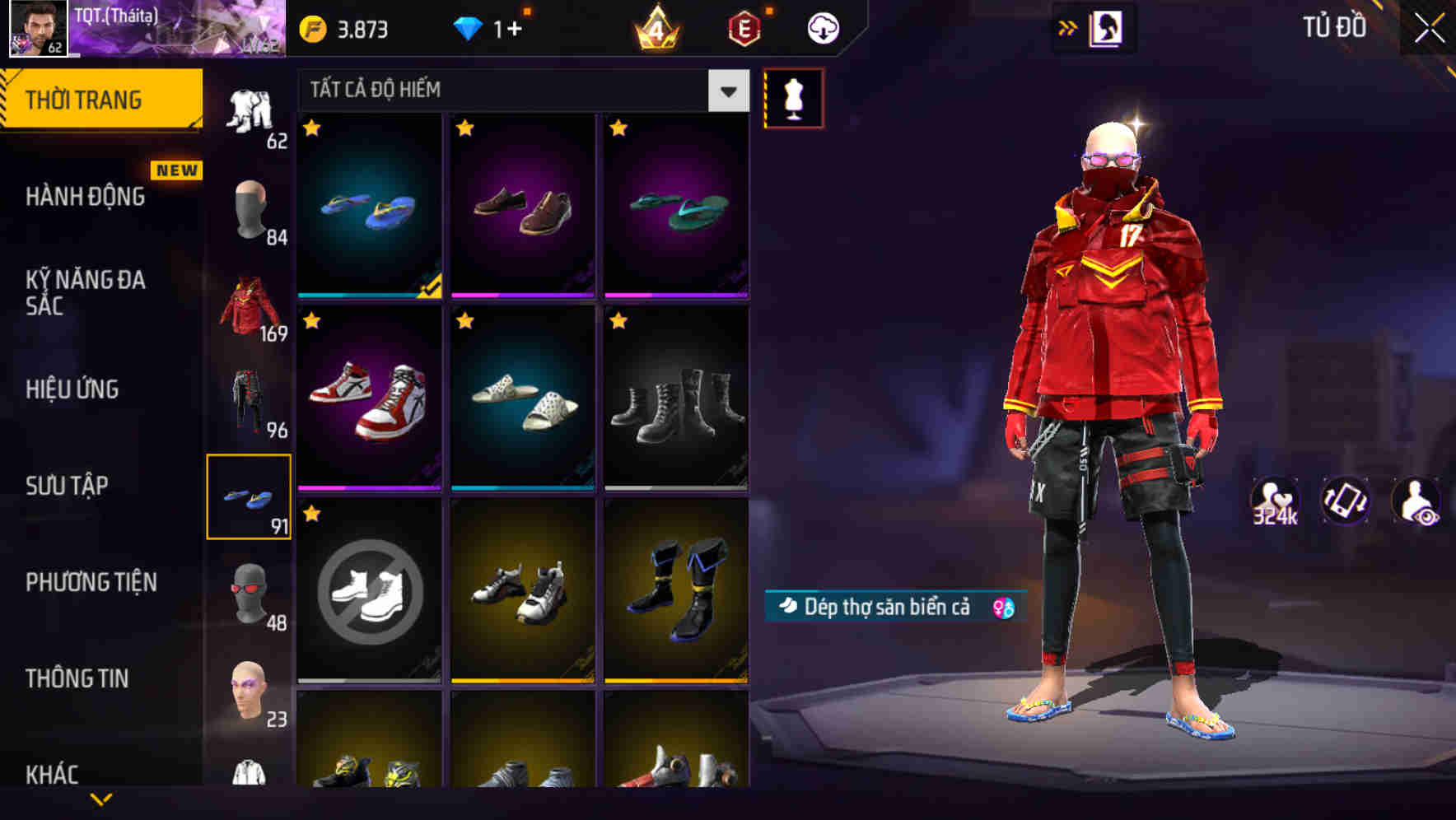
Task: Open the mannequin outfit preview icon
Action: pyautogui.click(x=793, y=97)
